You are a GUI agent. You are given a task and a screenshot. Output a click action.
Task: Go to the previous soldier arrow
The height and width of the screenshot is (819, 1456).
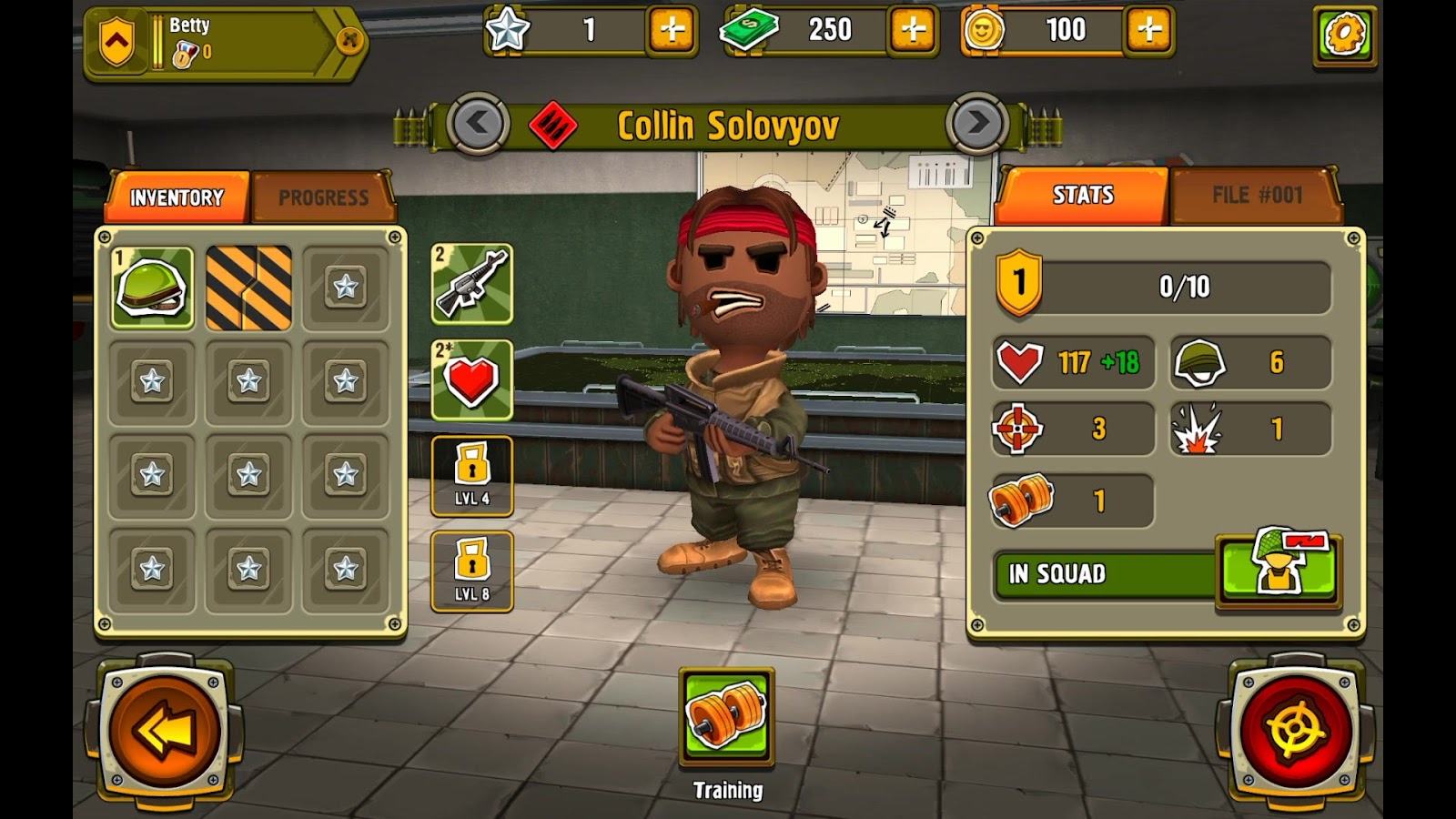click(478, 123)
